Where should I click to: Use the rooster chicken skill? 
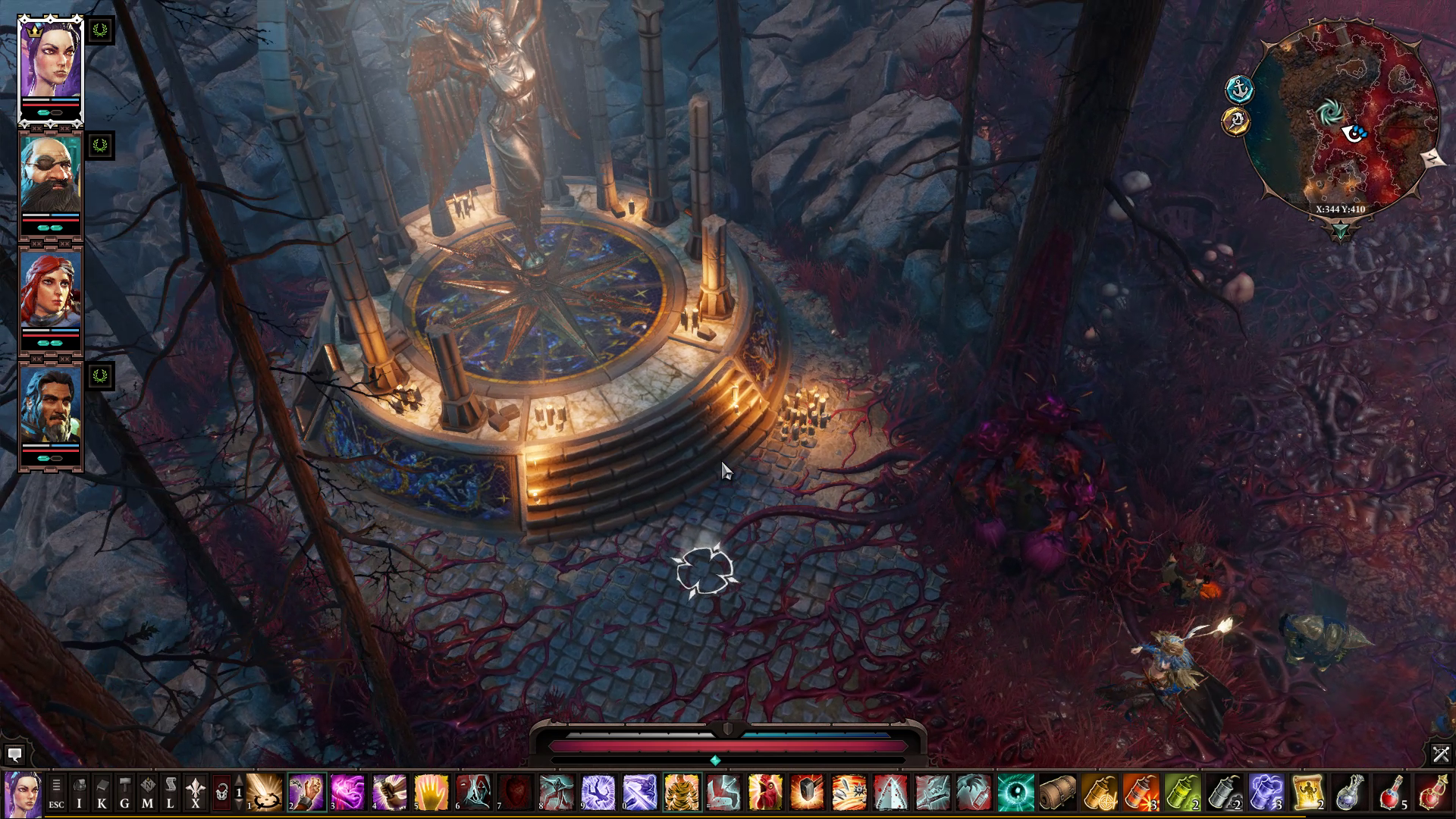tap(764, 793)
